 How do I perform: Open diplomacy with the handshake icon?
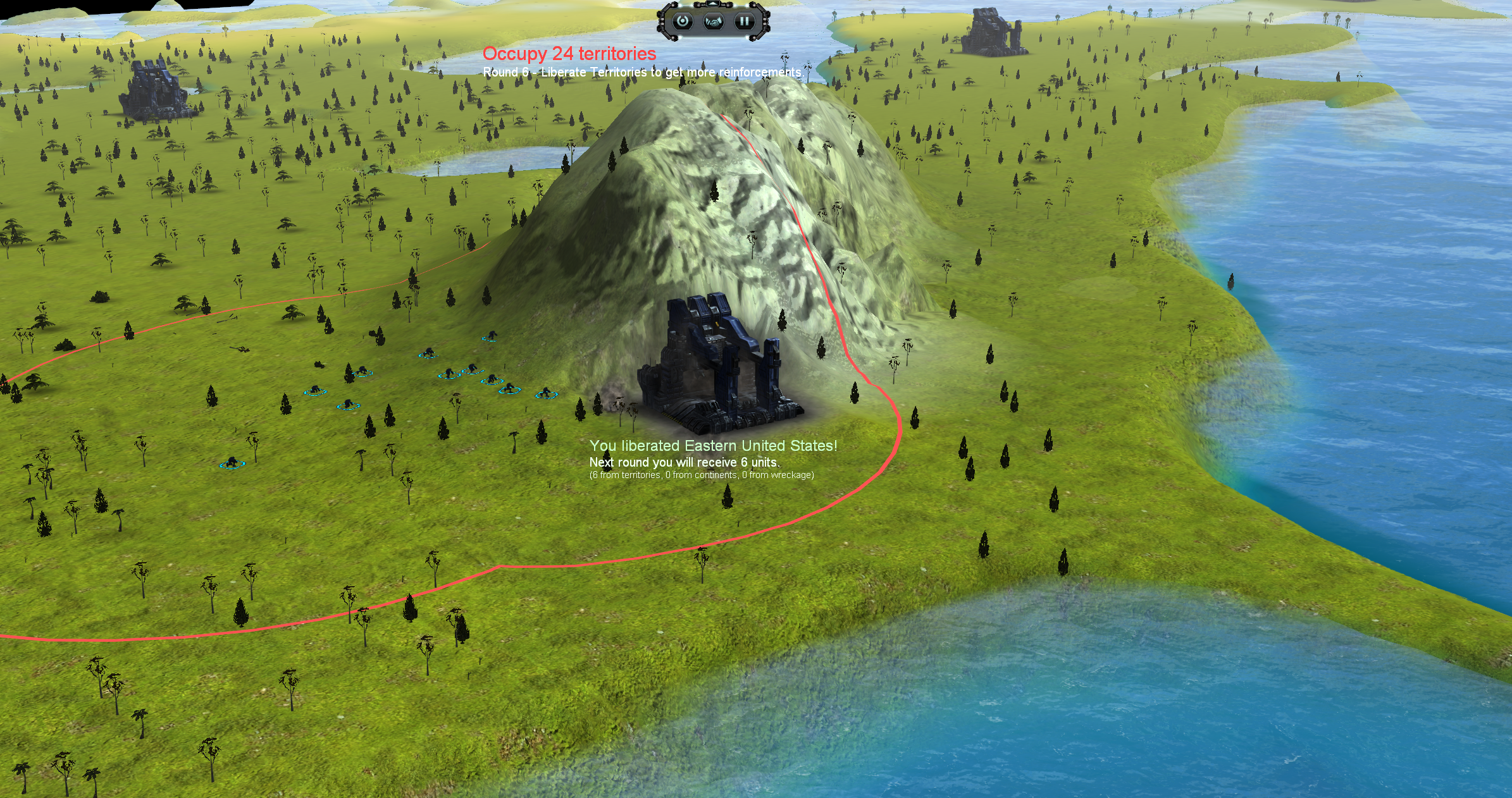click(x=714, y=21)
